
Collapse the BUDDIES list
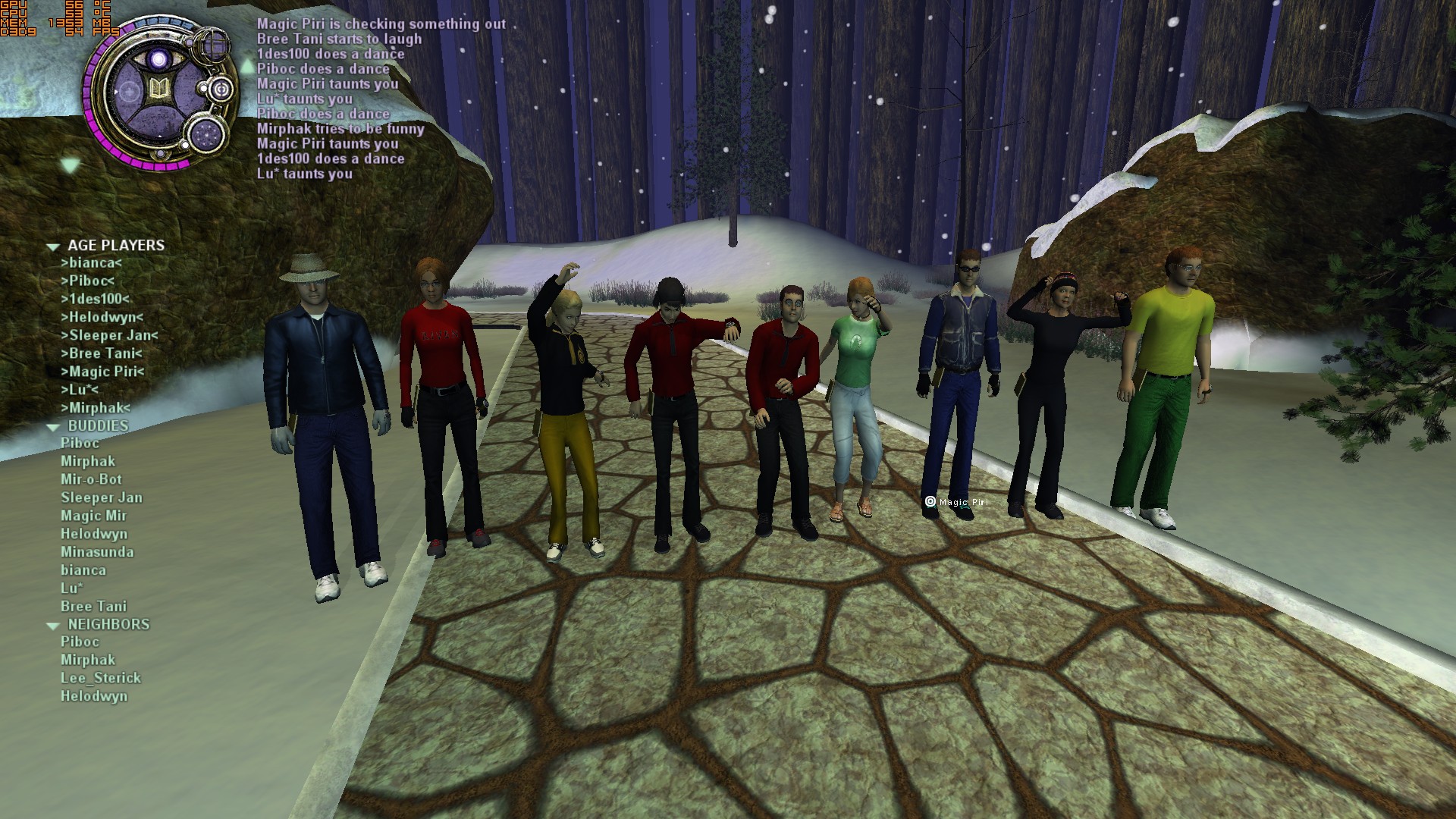[53, 427]
